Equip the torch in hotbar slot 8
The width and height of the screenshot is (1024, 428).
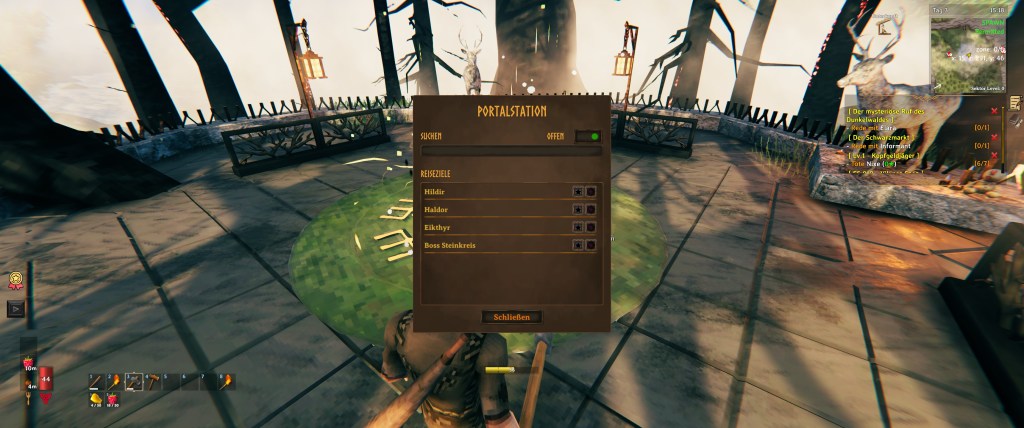coord(226,380)
